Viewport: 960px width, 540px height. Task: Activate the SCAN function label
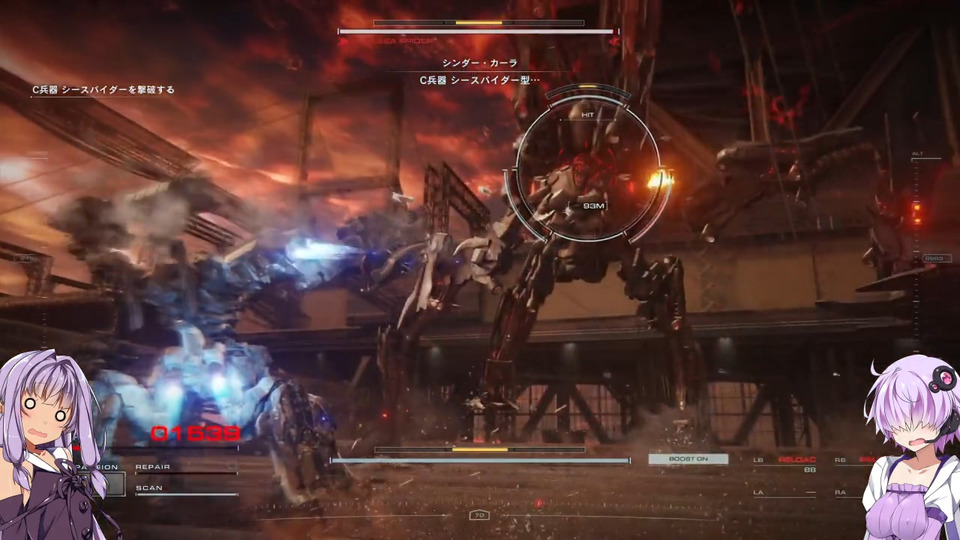coord(148,488)
